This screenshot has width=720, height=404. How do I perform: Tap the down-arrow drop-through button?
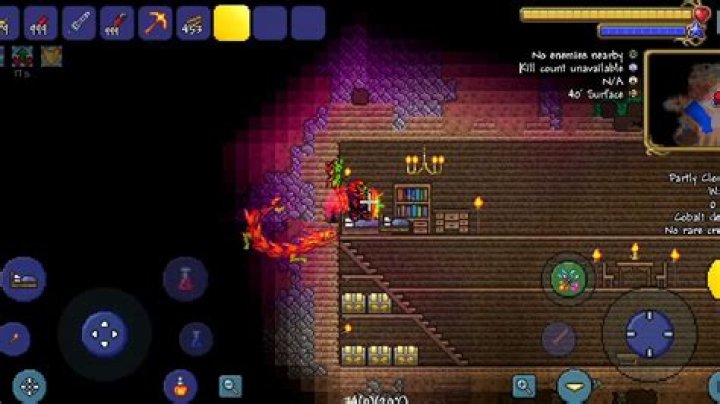[574, 385]
